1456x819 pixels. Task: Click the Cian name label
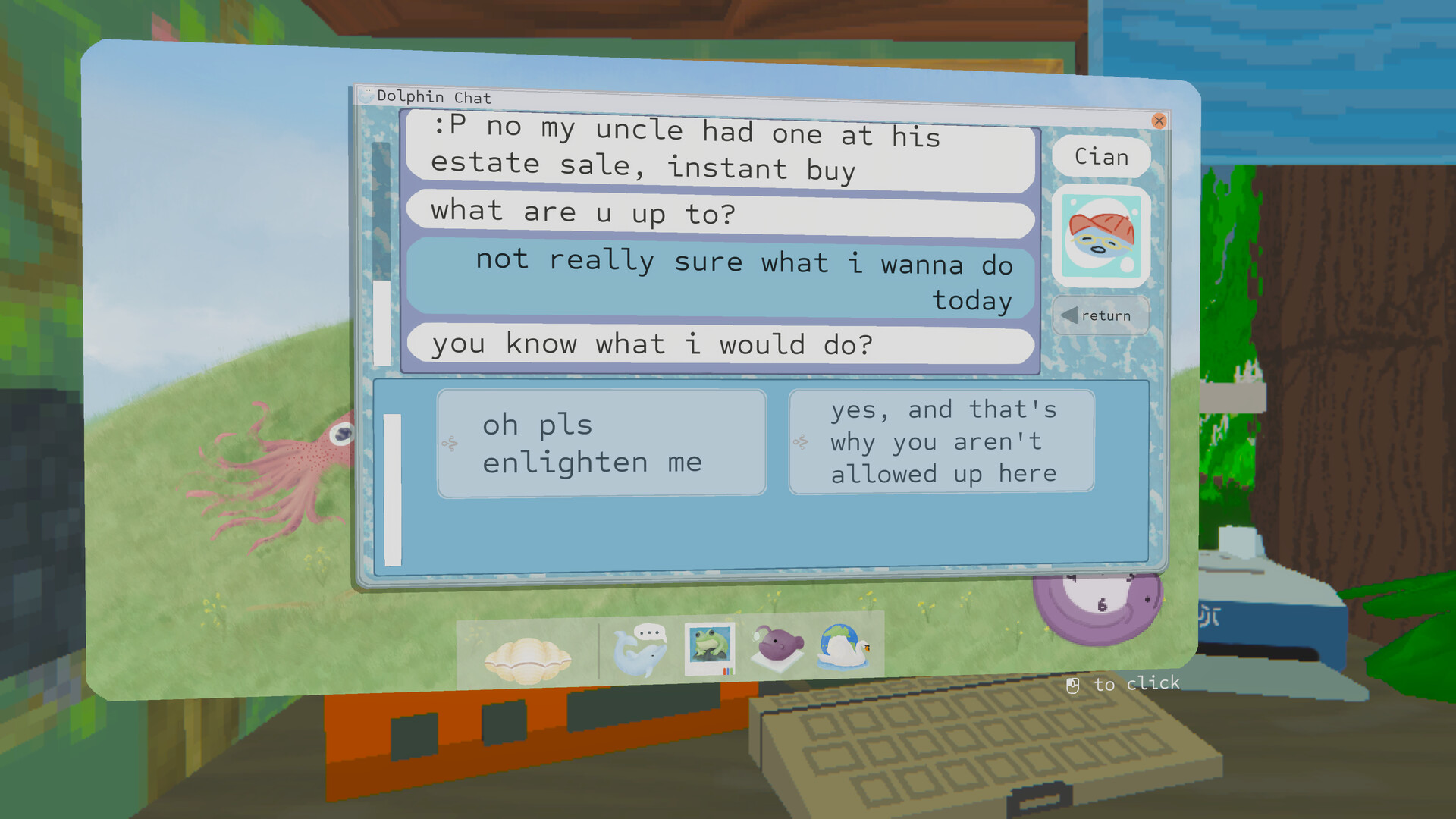click(x=1101, y=157)
